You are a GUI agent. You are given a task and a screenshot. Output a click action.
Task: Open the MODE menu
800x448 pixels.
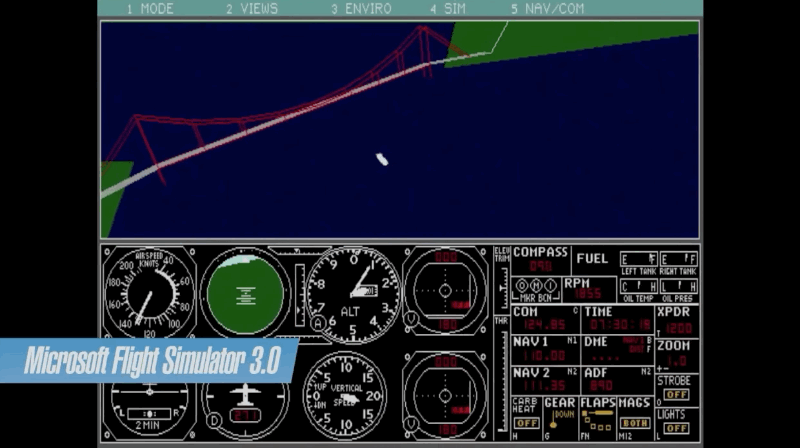point(150,8)
